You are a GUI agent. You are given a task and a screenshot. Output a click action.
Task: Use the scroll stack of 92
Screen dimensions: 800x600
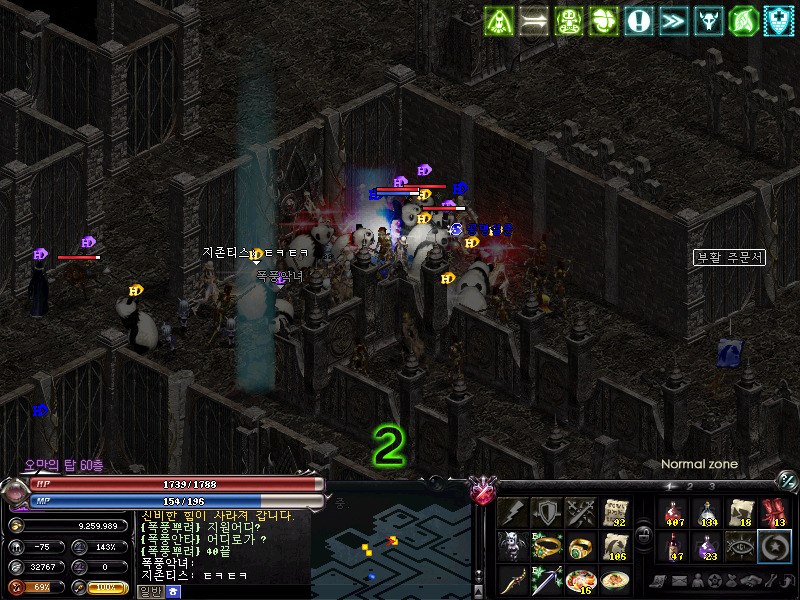(x=615, y=513)
